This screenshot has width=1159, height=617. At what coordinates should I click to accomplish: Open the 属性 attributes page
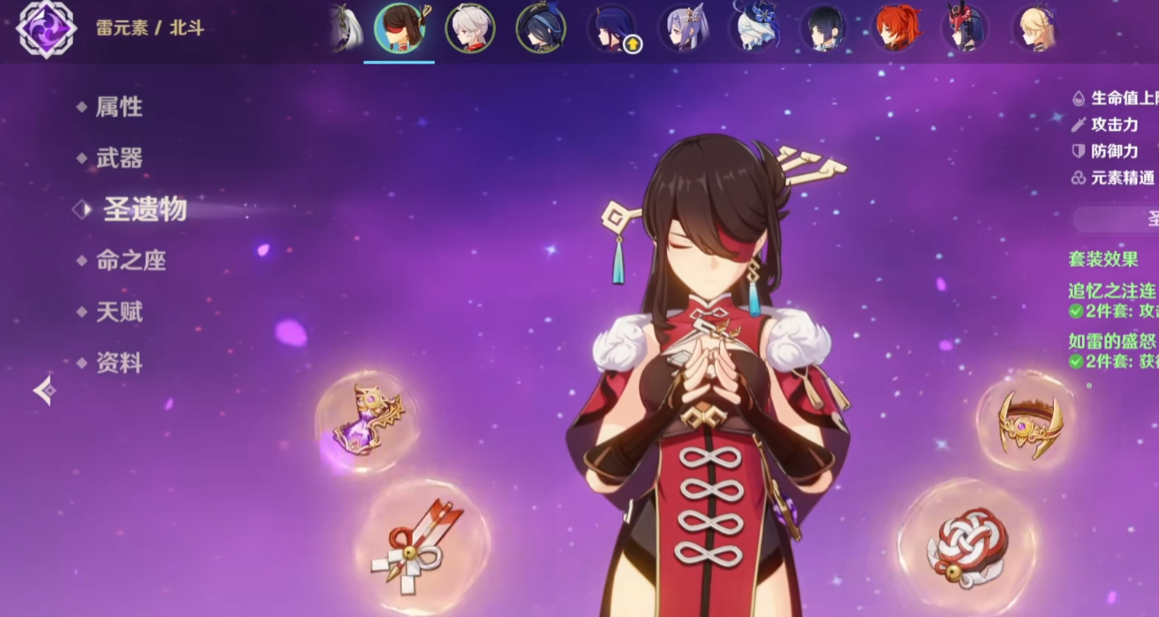click(x=118, y=107)
